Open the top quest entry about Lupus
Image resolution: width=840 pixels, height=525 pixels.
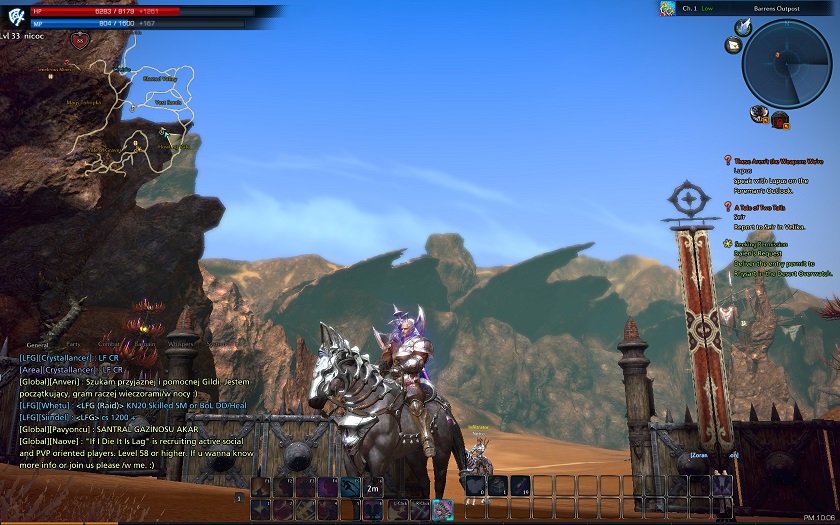tap(778, 160)
